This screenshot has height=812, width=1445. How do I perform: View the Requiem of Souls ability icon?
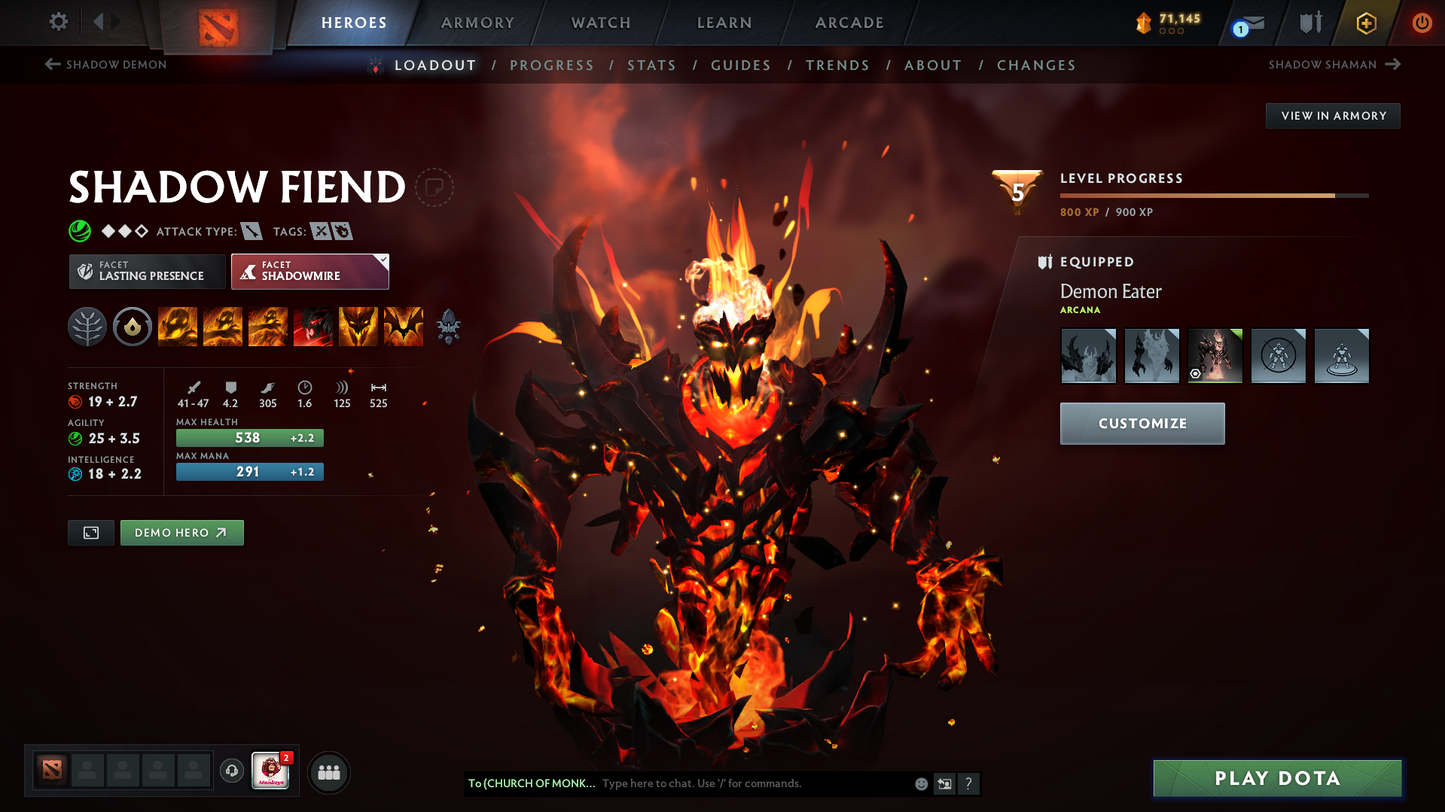pyautogui.click(x=403, y=327)
